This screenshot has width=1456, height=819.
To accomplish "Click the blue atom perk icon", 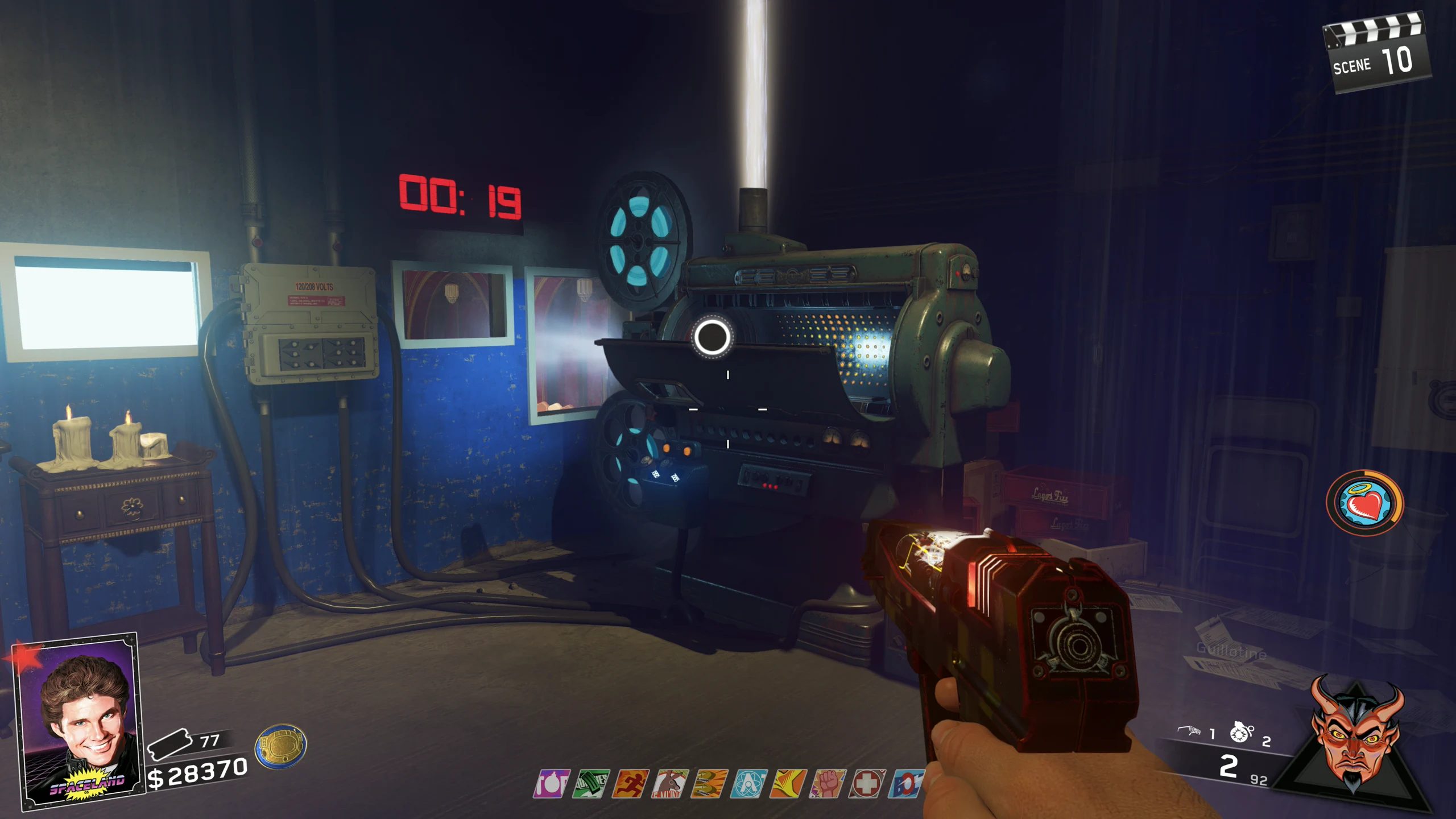I will (x=749, y=784).
